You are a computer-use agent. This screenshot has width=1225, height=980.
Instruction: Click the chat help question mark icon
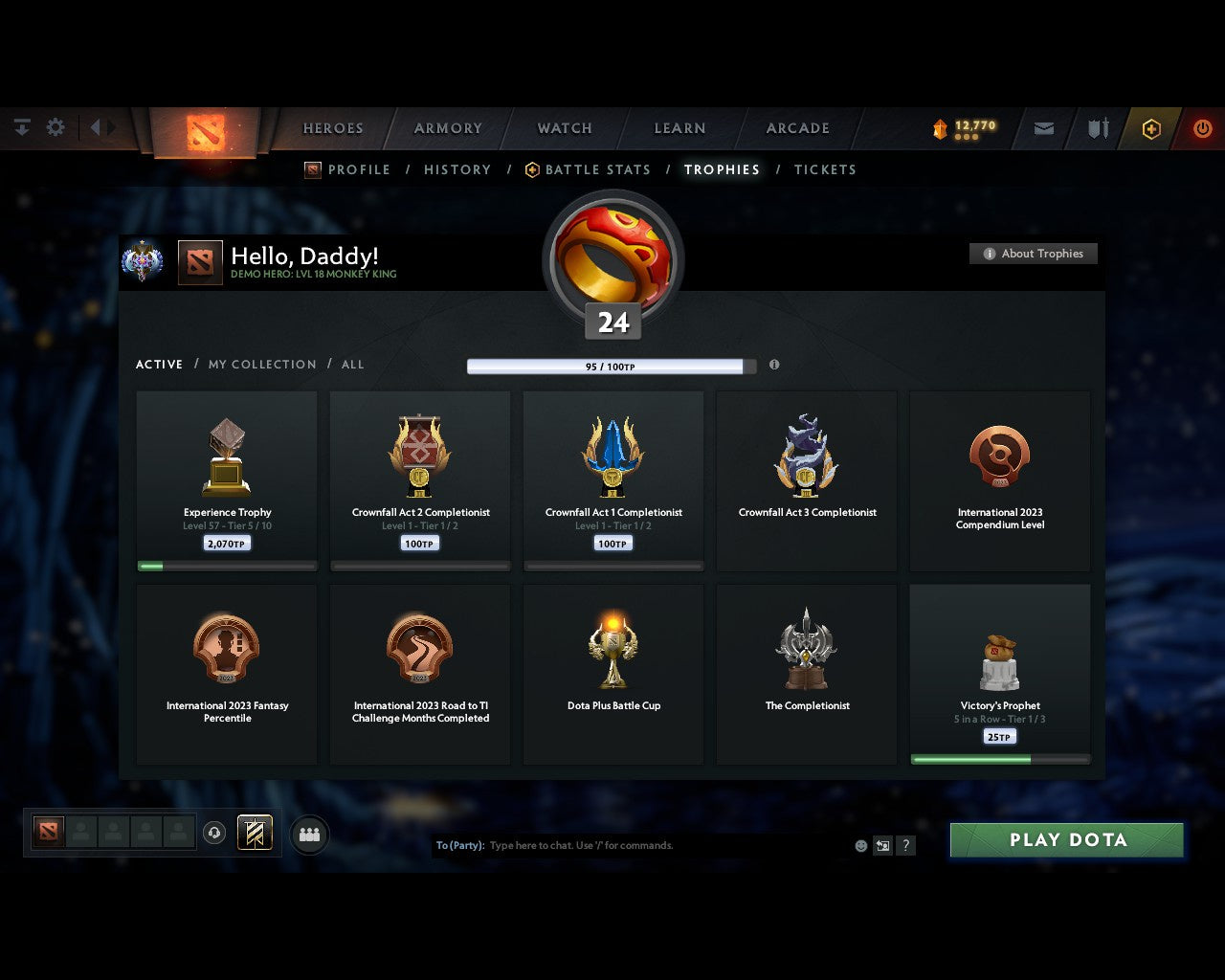click(905, 845)
